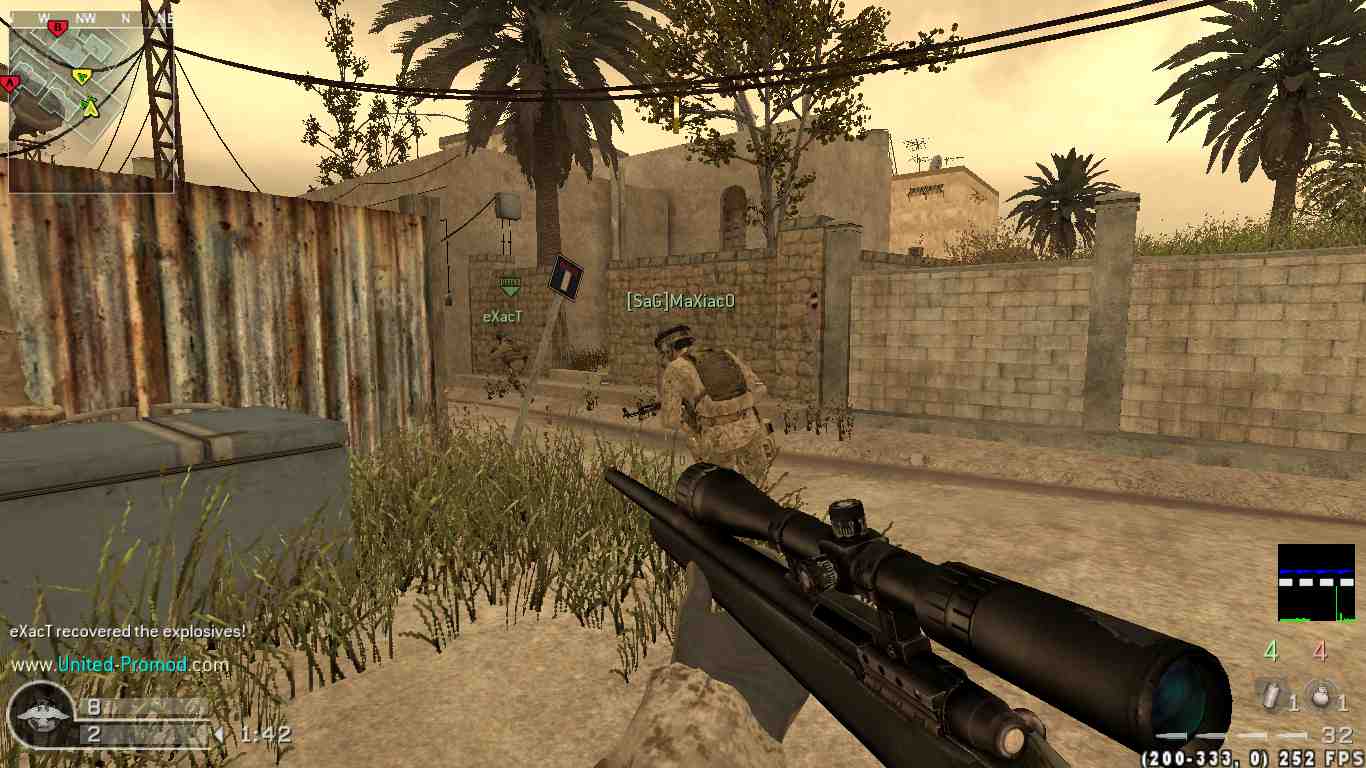Click the red B bomb site marker
1366x768 pixels.
coord(57,28)
